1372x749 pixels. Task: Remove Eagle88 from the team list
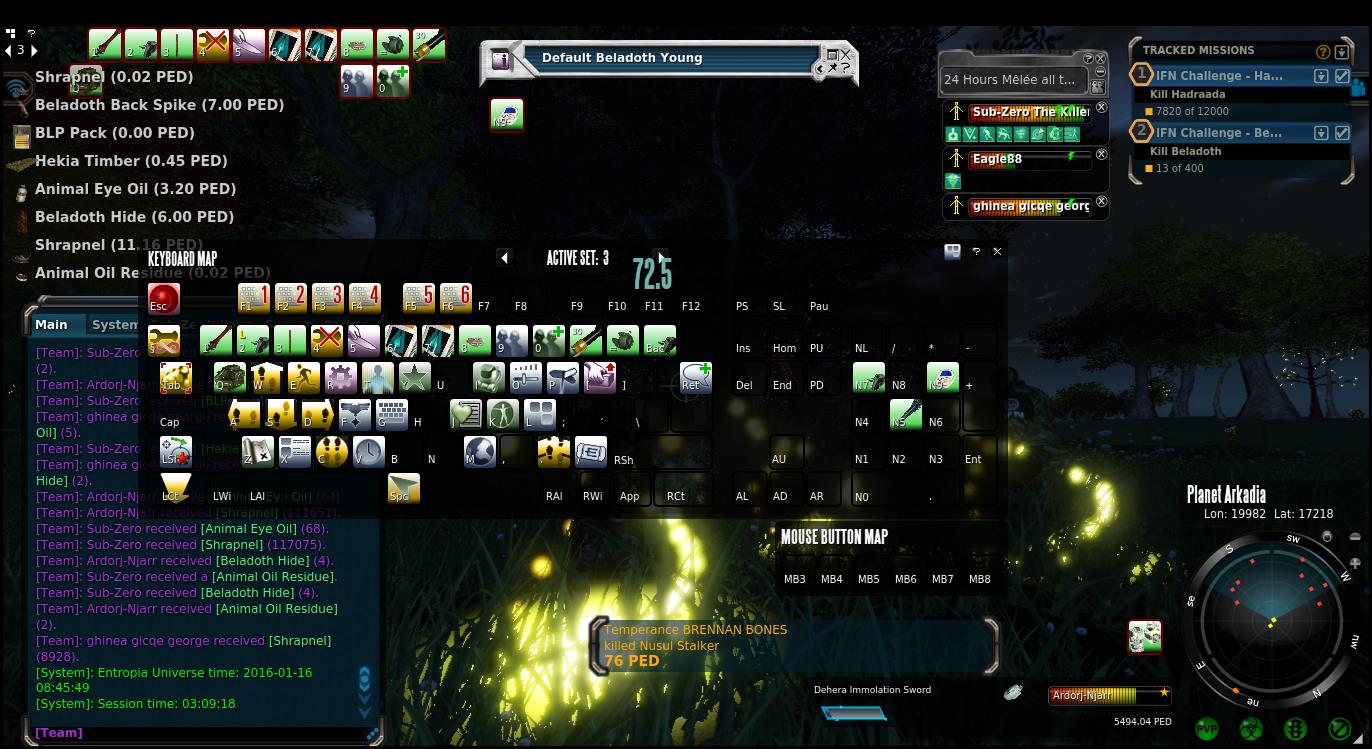1101,155
